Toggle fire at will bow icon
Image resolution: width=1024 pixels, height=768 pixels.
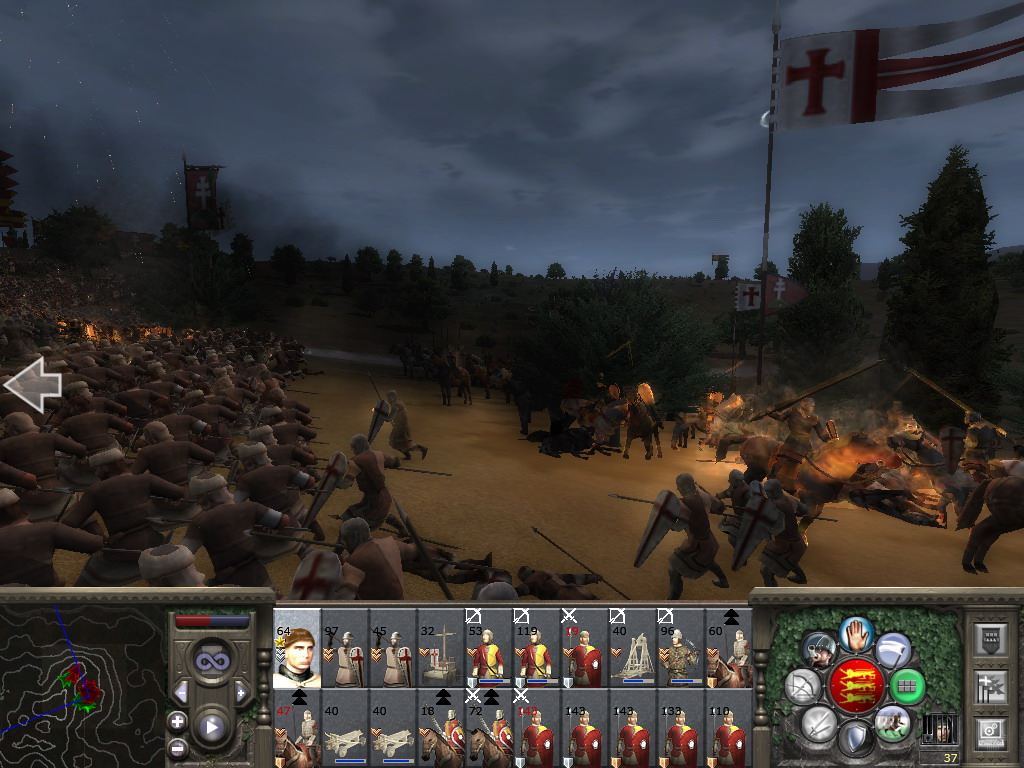pyautogui.click(x=803, y=686)
